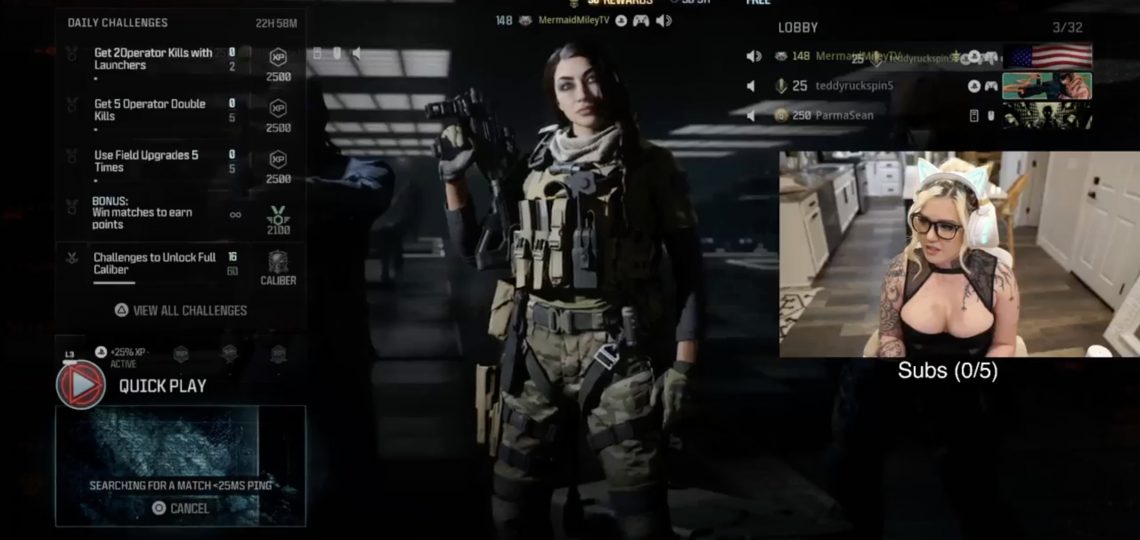Toggle MermaidMileyTV's lobby speaker icon
Image resolution: width=1140 pixels, height=540 pixels.
[x=754, y=56]
